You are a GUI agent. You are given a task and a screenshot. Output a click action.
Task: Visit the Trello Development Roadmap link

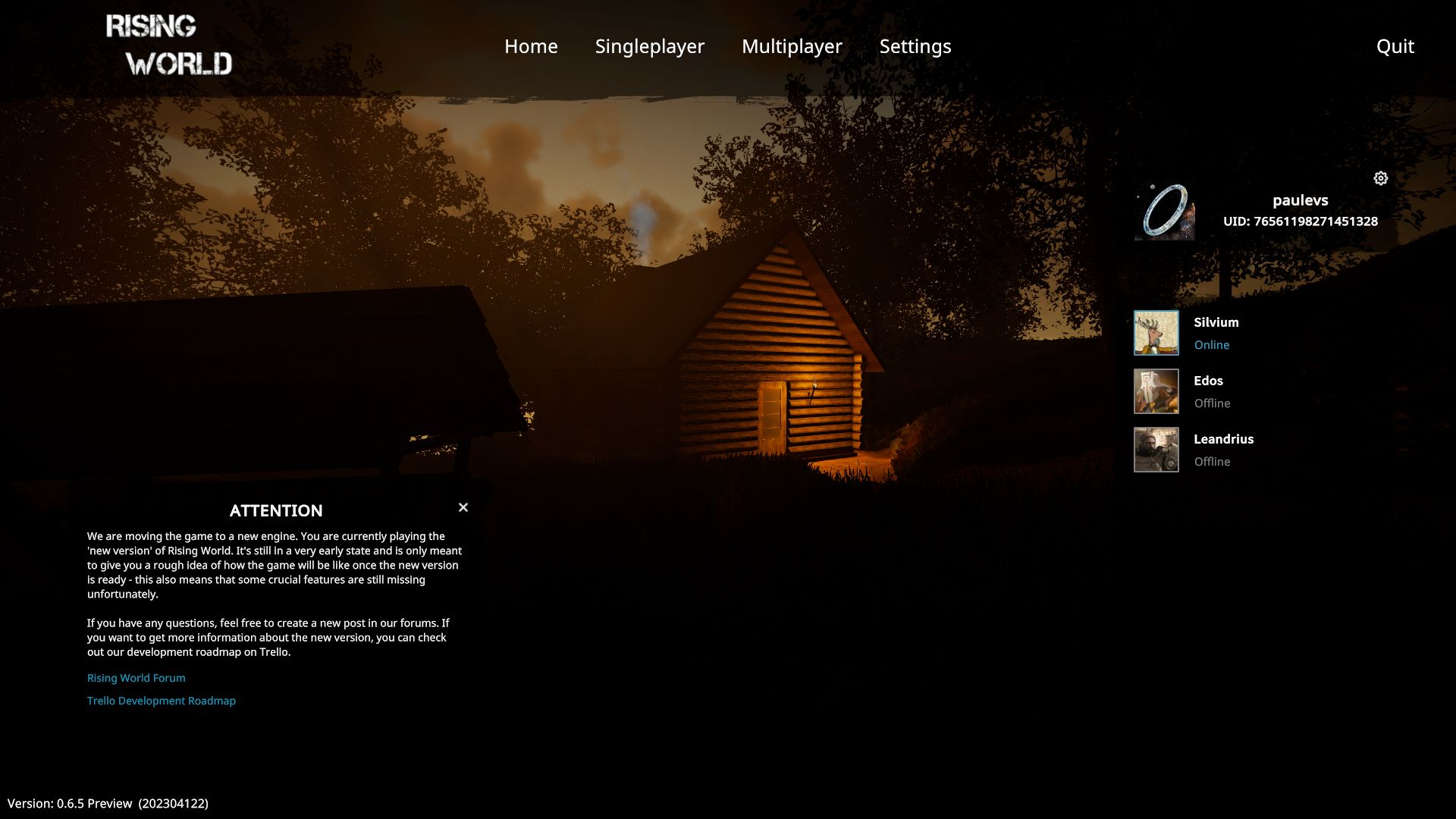[x=162, y=701]
